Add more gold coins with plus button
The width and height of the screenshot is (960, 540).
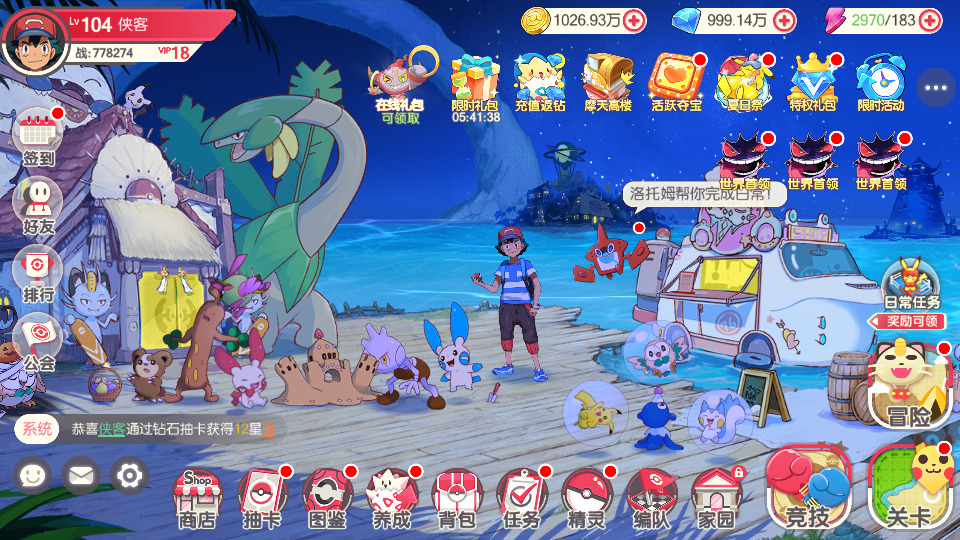click(634, 20)
